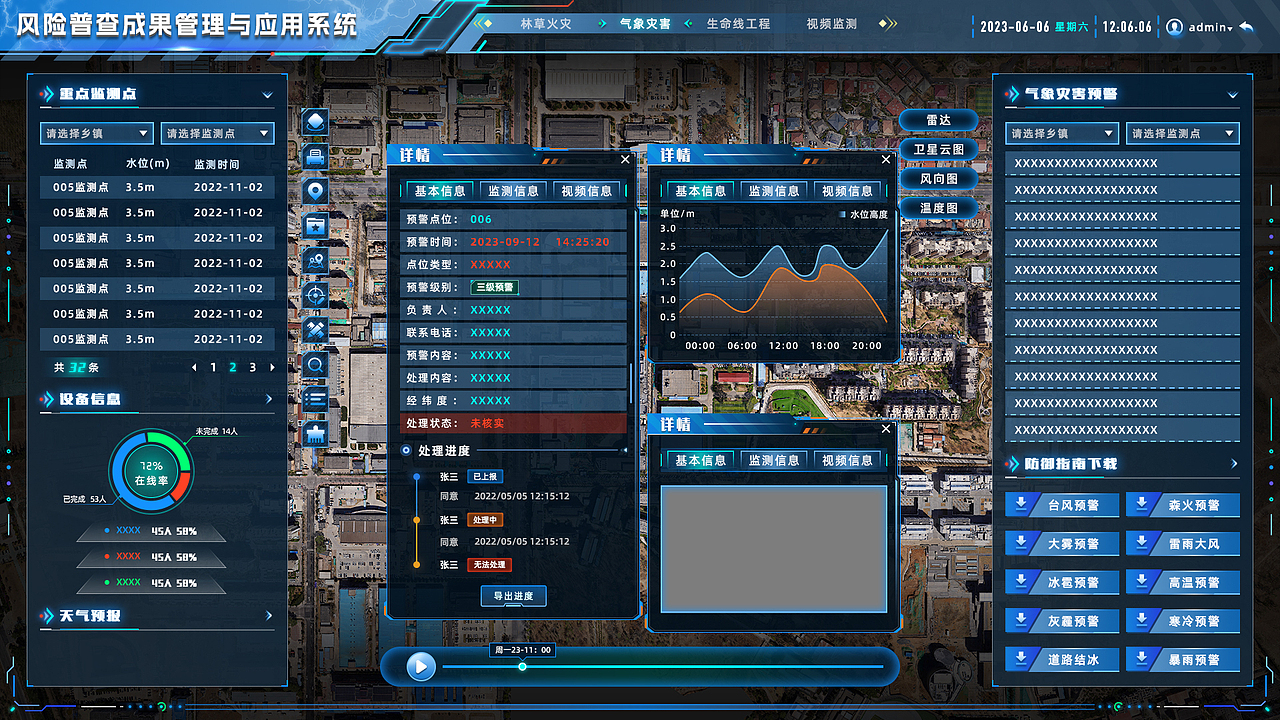Collapse the 重点监测点 panel chevron
The image size is (1280, 720).
[x=266, y=93]
